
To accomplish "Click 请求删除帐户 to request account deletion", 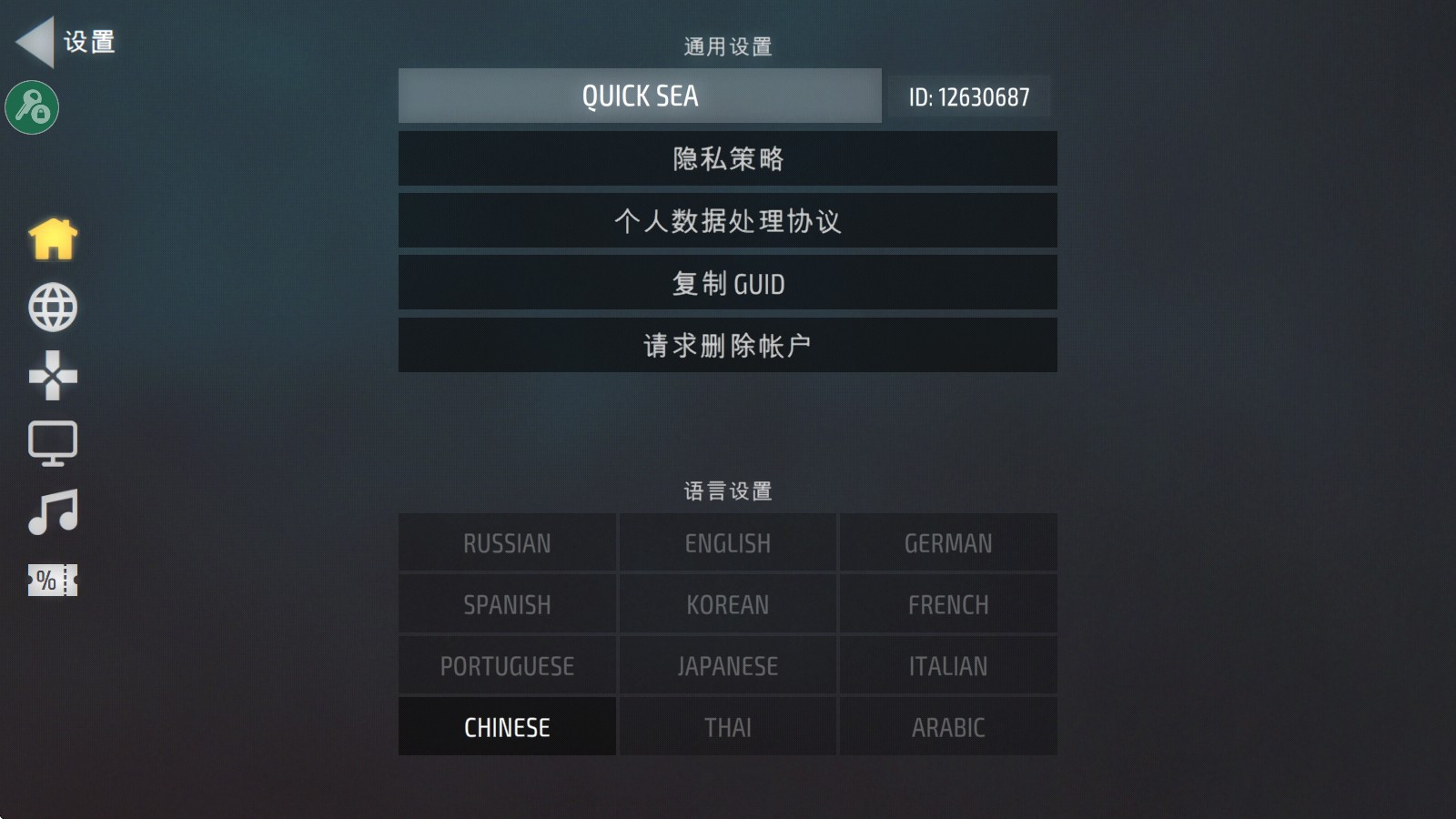I will pos(726,345).
